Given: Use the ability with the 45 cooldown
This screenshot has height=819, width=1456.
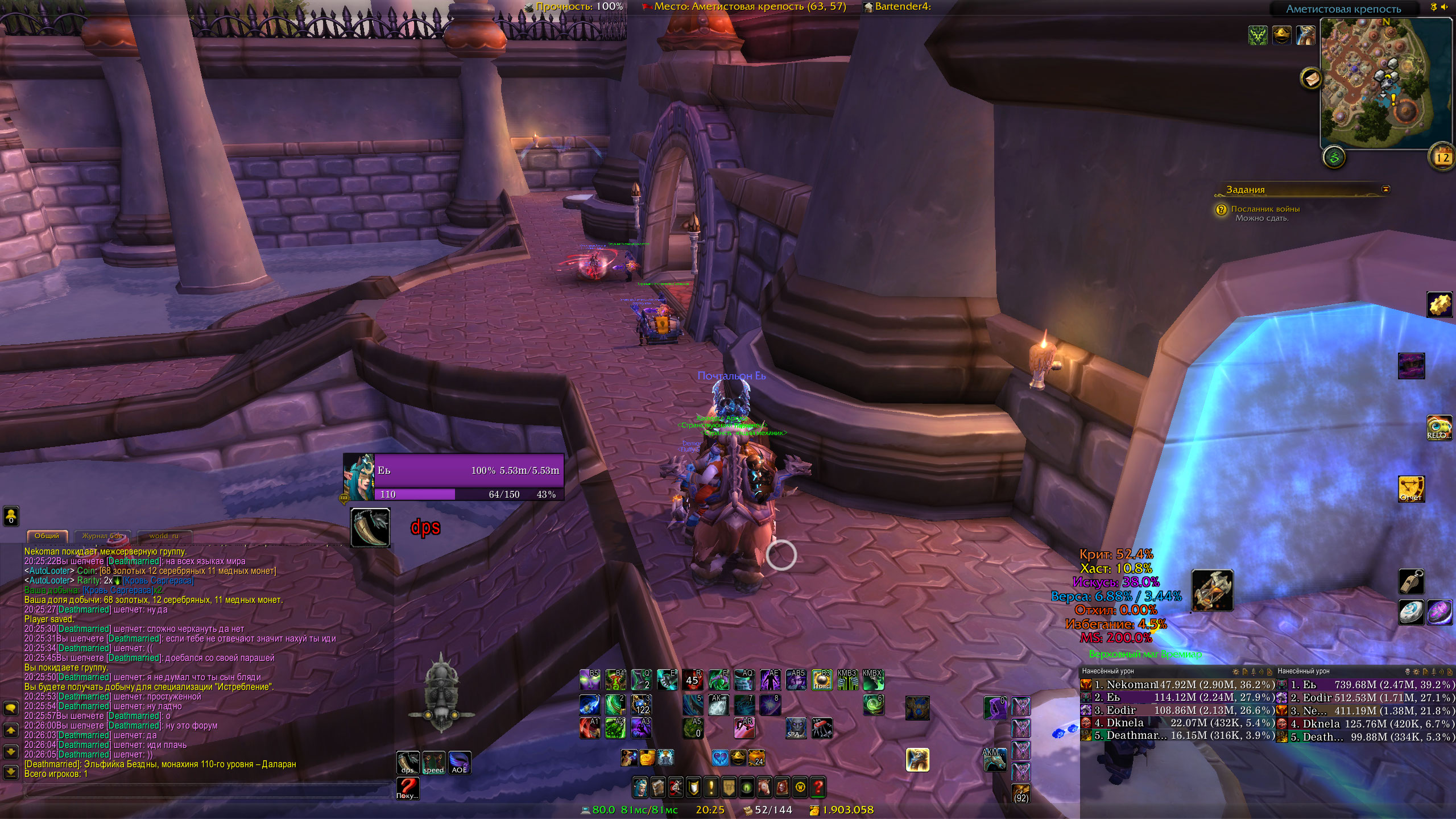Looking at the screenshot, I should (x=693, y=680).
